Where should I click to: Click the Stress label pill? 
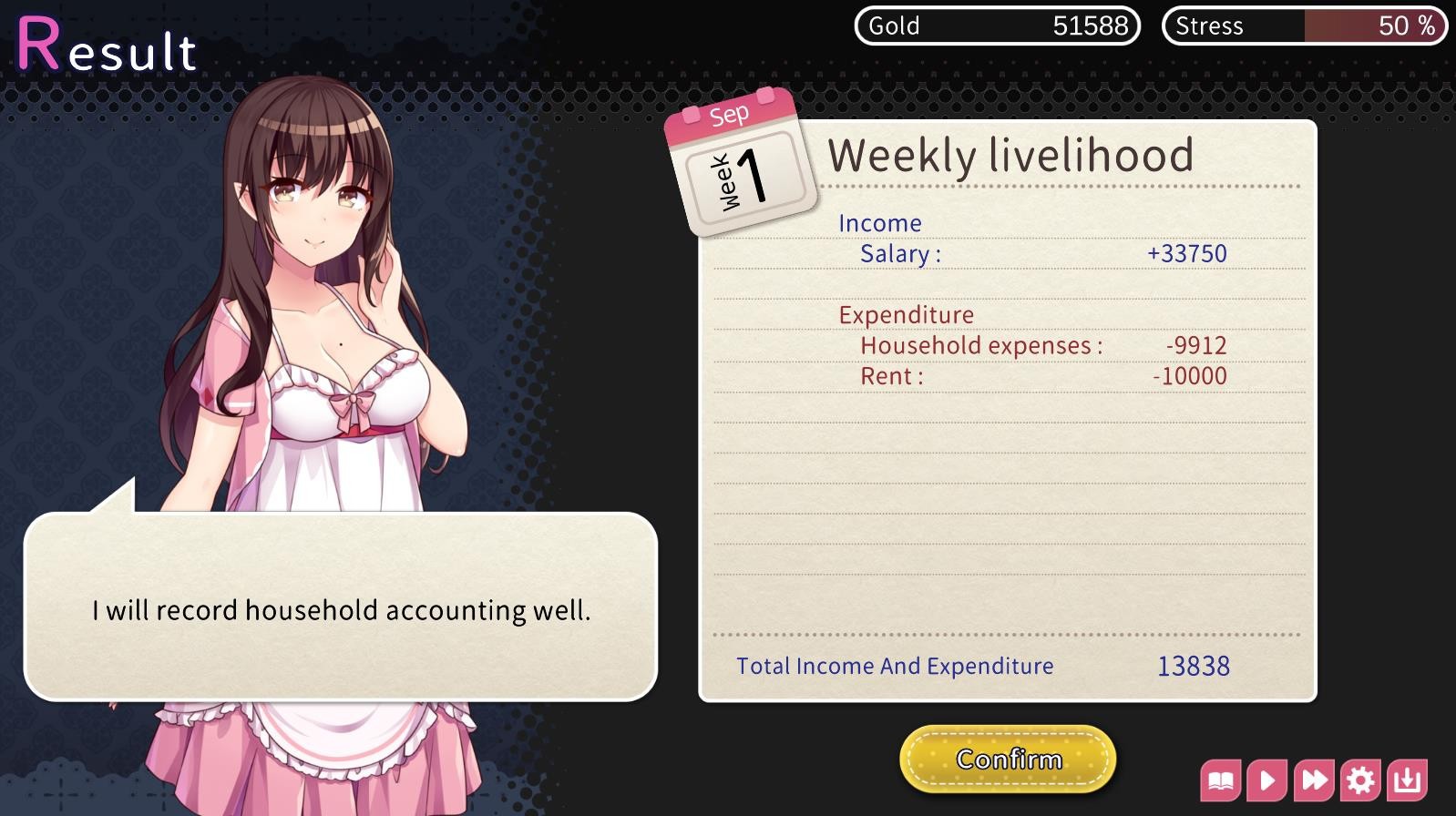[1208, 25]
